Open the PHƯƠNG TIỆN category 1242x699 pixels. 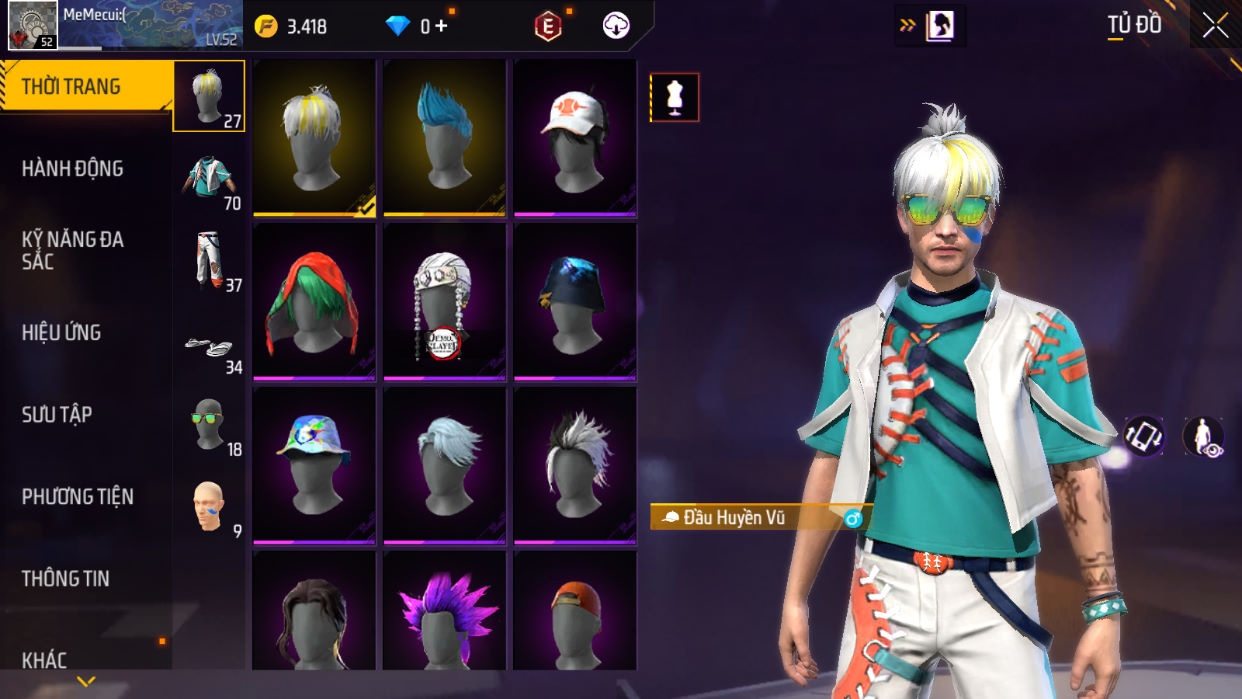(78, 497)
